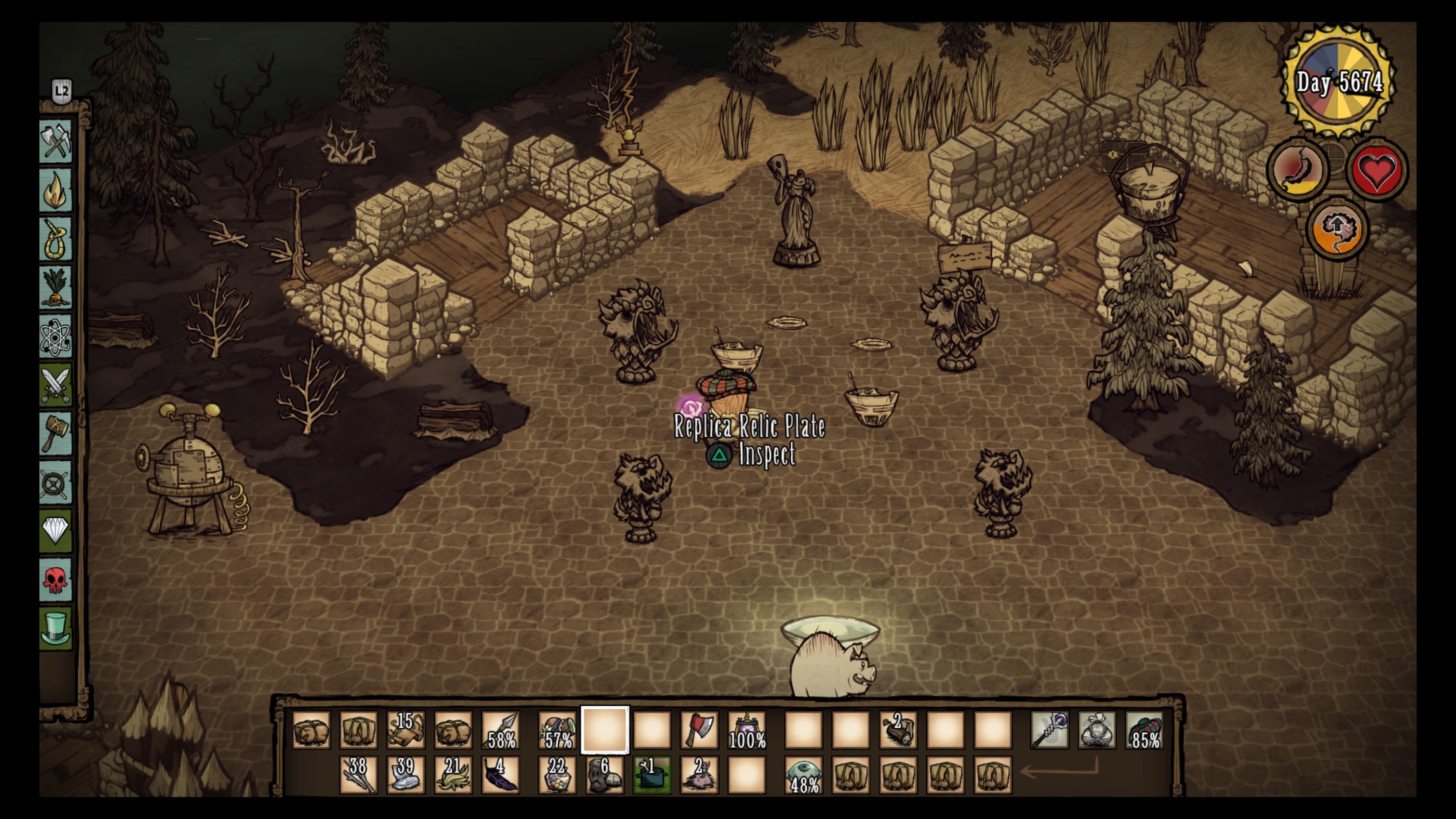1456x819 pixels.
Task: Select the twigs stack of 38
Action: 358,775
